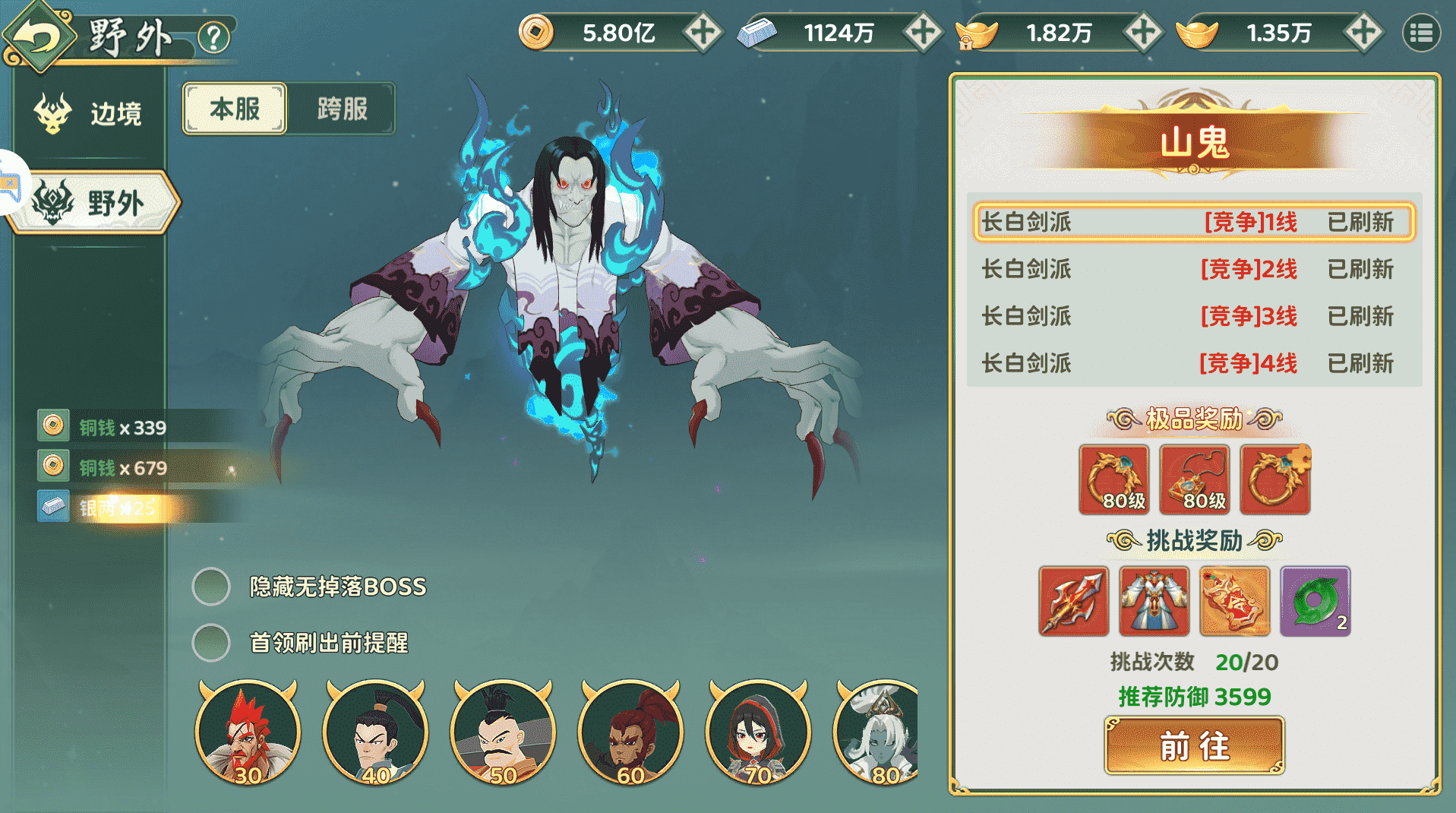This screenshot has height=813, width=1456.
Task: Click the weapon reward icon under 挑战奖励
Action: coord(1073,601)
